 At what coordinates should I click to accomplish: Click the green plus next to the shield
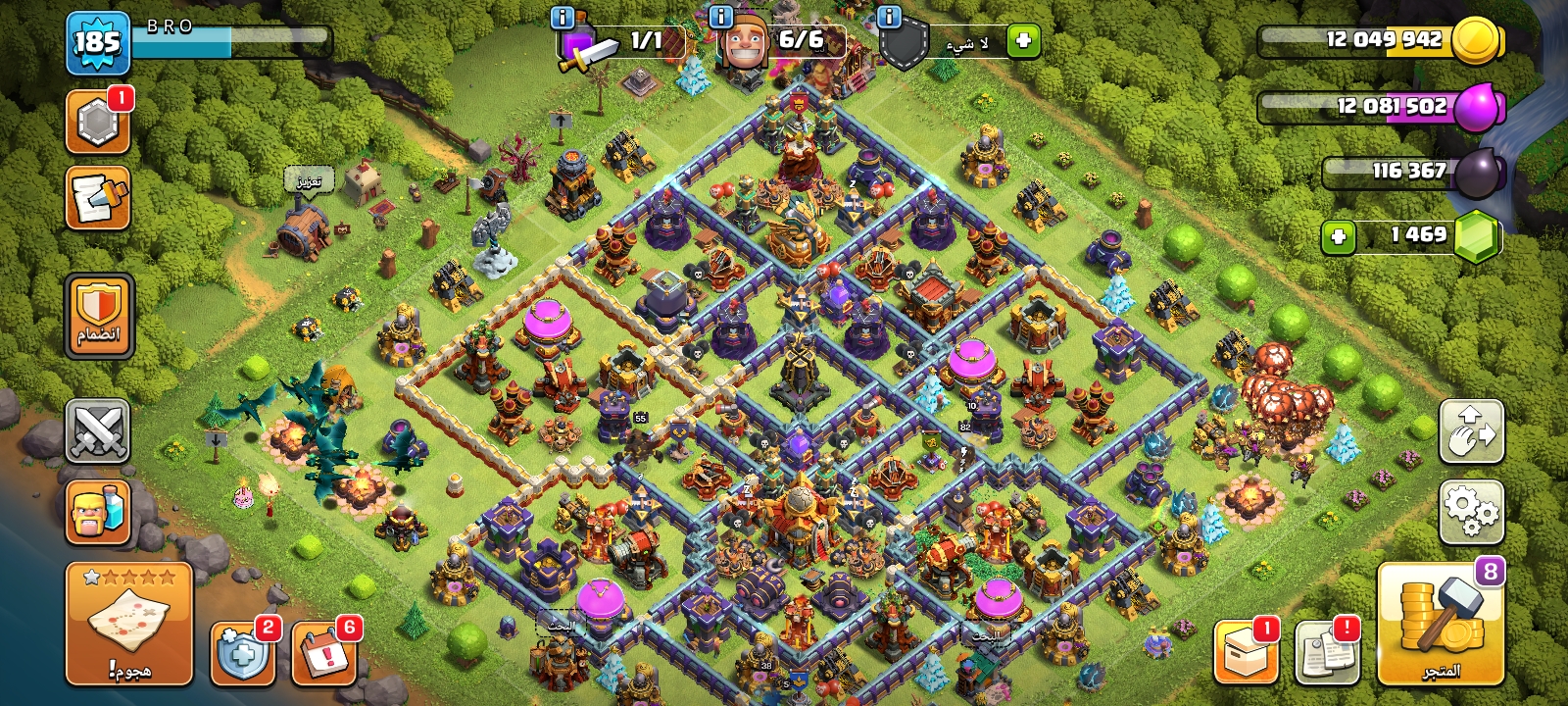[1023, 41]
